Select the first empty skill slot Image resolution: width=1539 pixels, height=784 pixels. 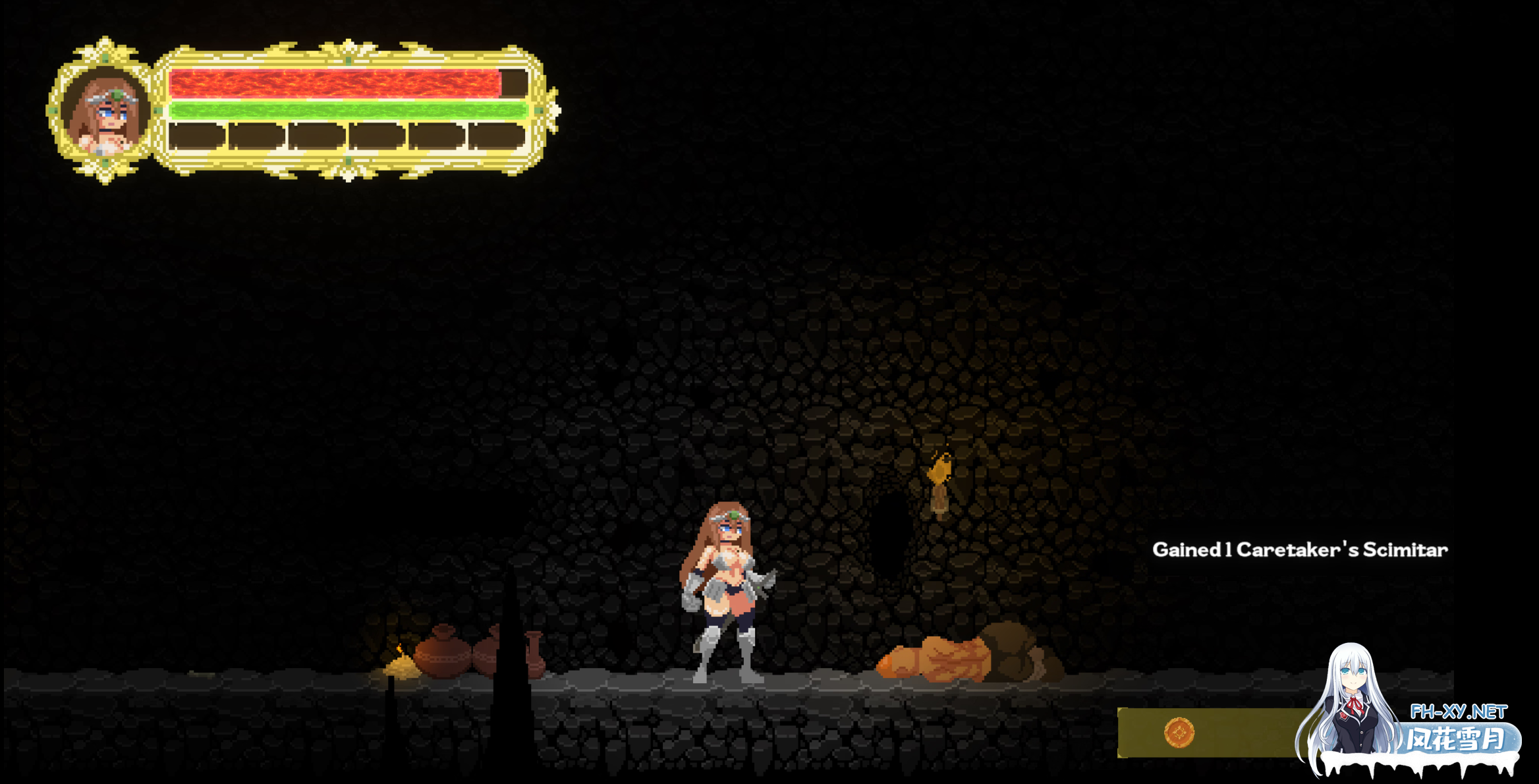[x=196, y=136]
